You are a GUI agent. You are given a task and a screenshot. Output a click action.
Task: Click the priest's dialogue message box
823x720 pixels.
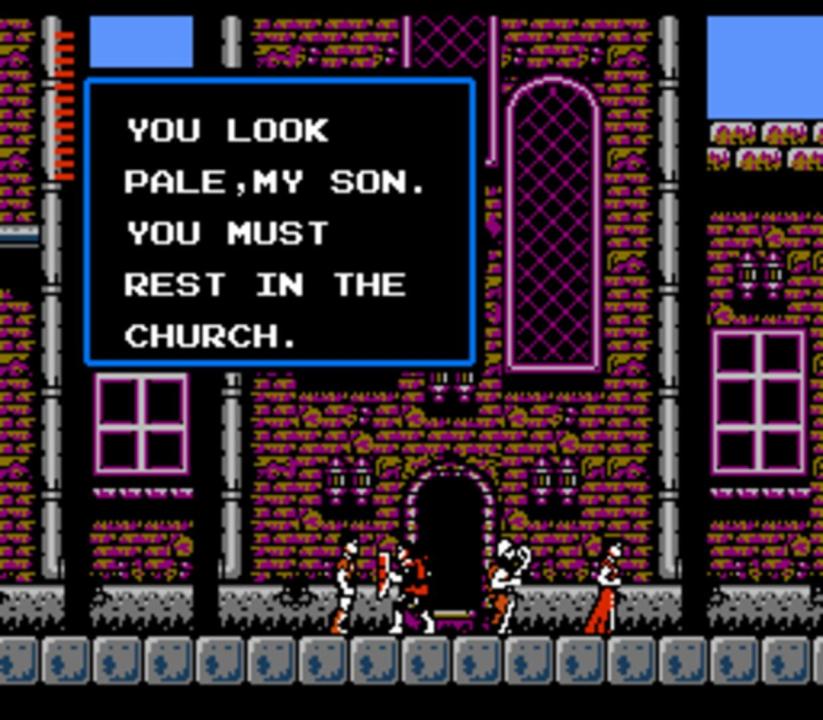click(x=279, y=222)
